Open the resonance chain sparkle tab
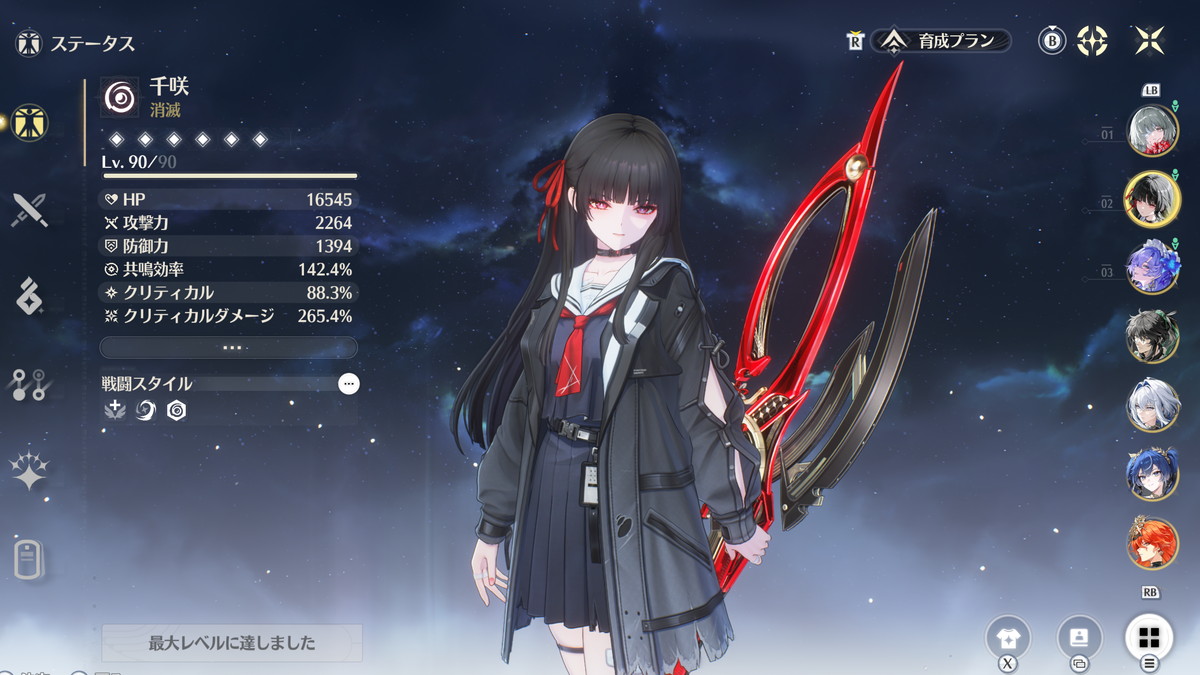Image resolution: width=1200 pixels, height=675 pixels. click(29, 471)
